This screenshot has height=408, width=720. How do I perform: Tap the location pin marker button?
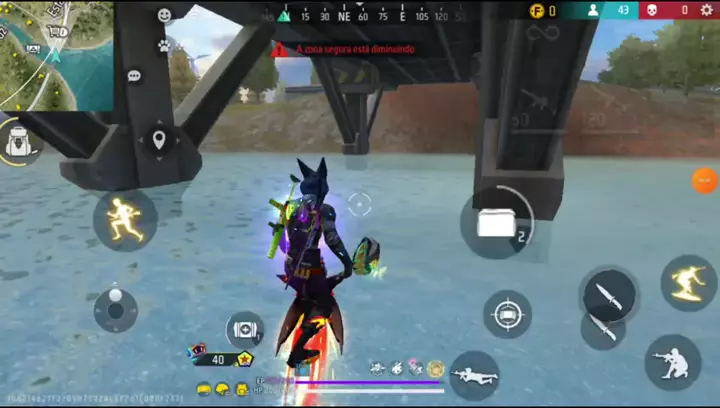point(158,139)
